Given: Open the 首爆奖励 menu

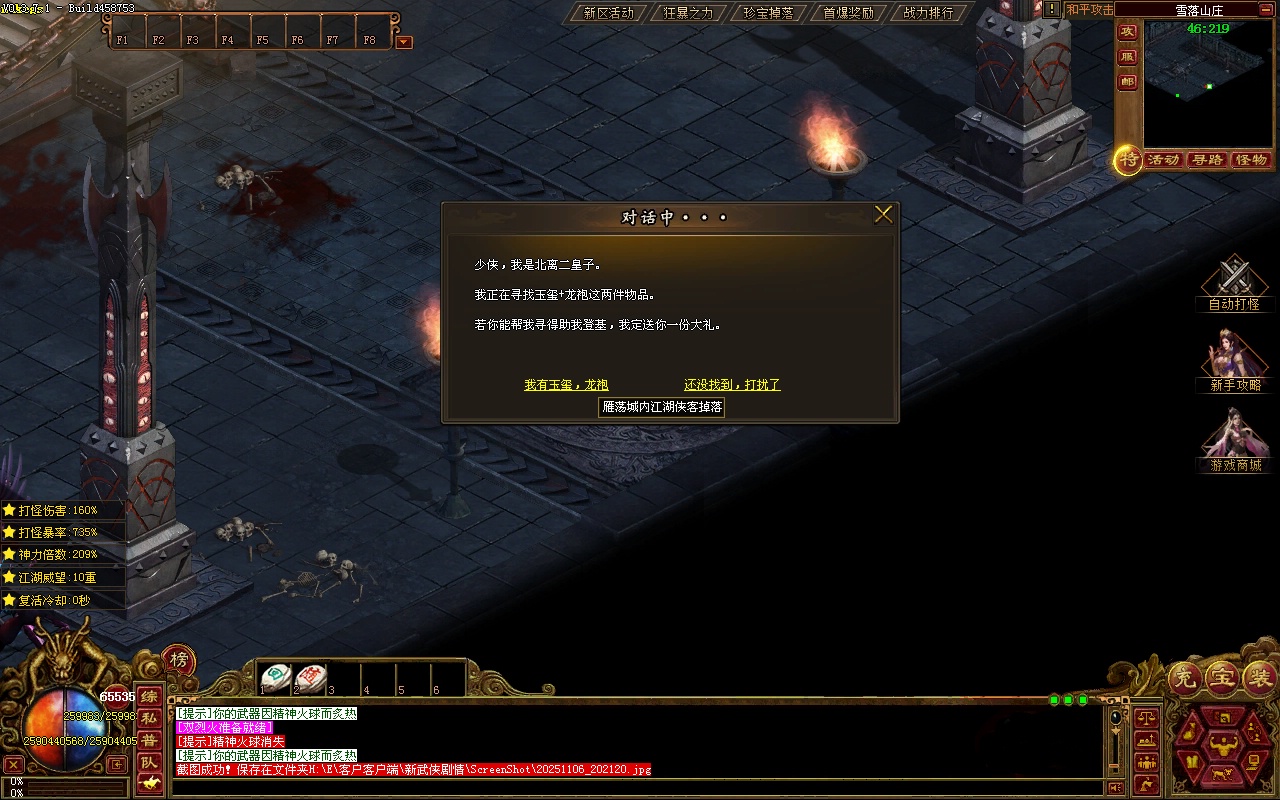Looking at the screenshot, I should pos(848,13).
